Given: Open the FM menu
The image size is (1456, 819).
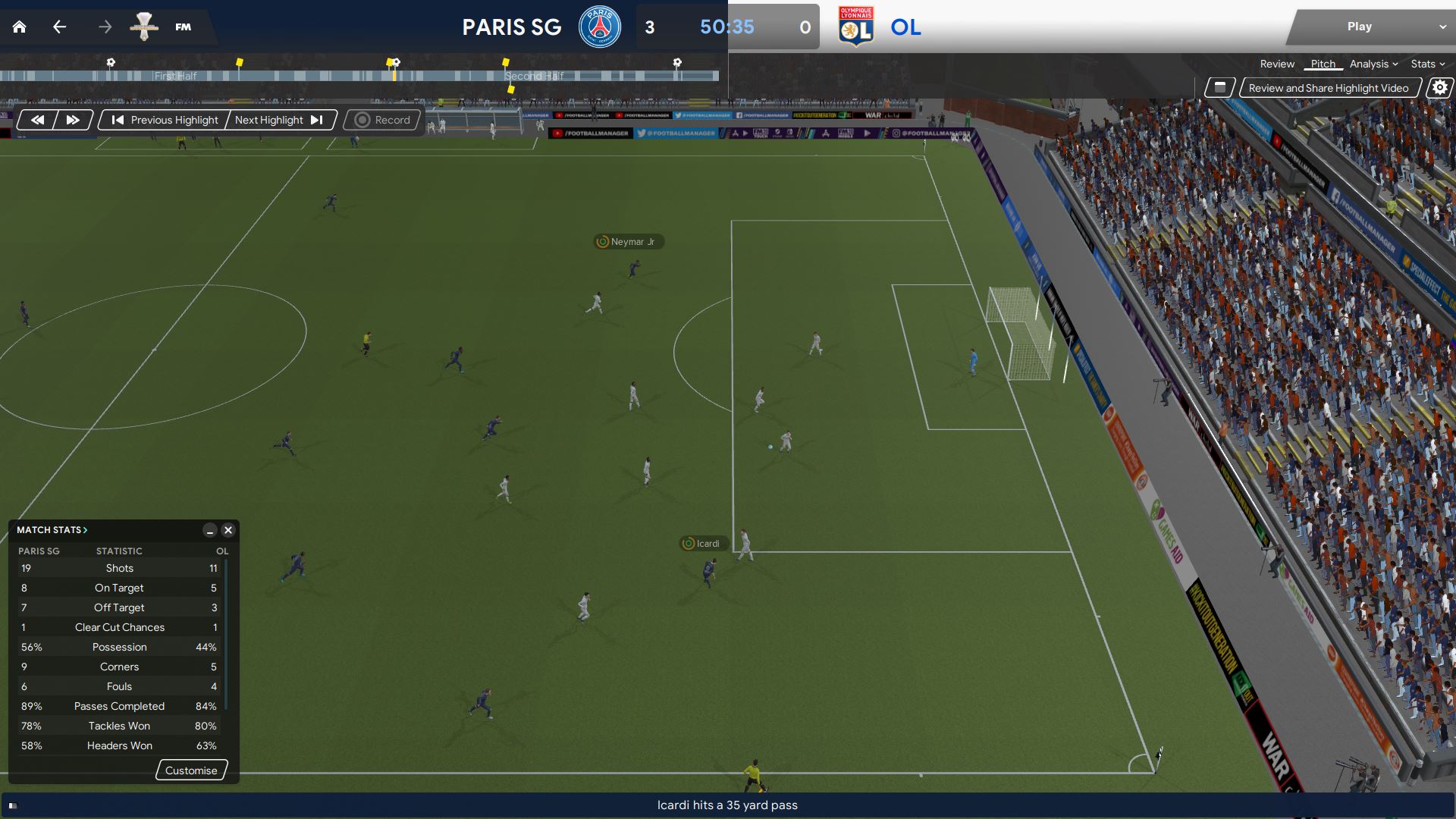Looking at the screenshot, I should (x=183, y=27).
